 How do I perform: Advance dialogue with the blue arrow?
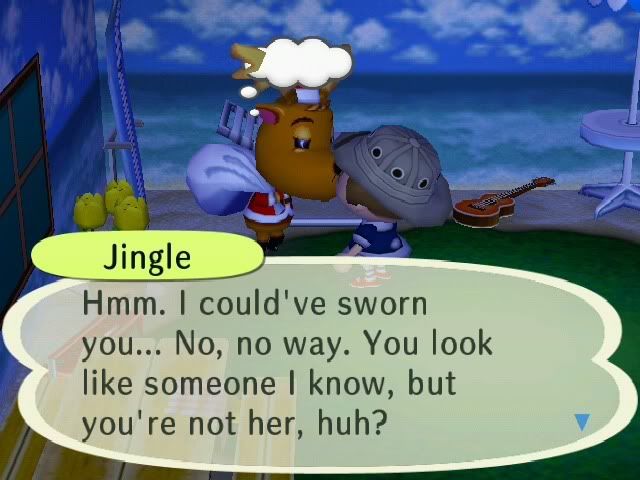583,423
